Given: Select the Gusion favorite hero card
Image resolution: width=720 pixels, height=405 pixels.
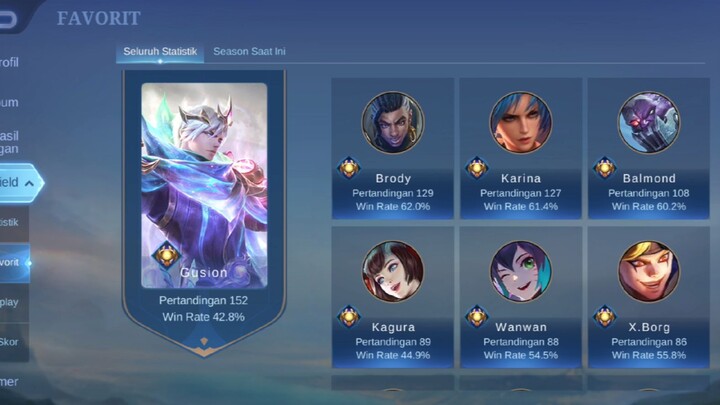Looking at the screenshot, I should pos(204,200).
